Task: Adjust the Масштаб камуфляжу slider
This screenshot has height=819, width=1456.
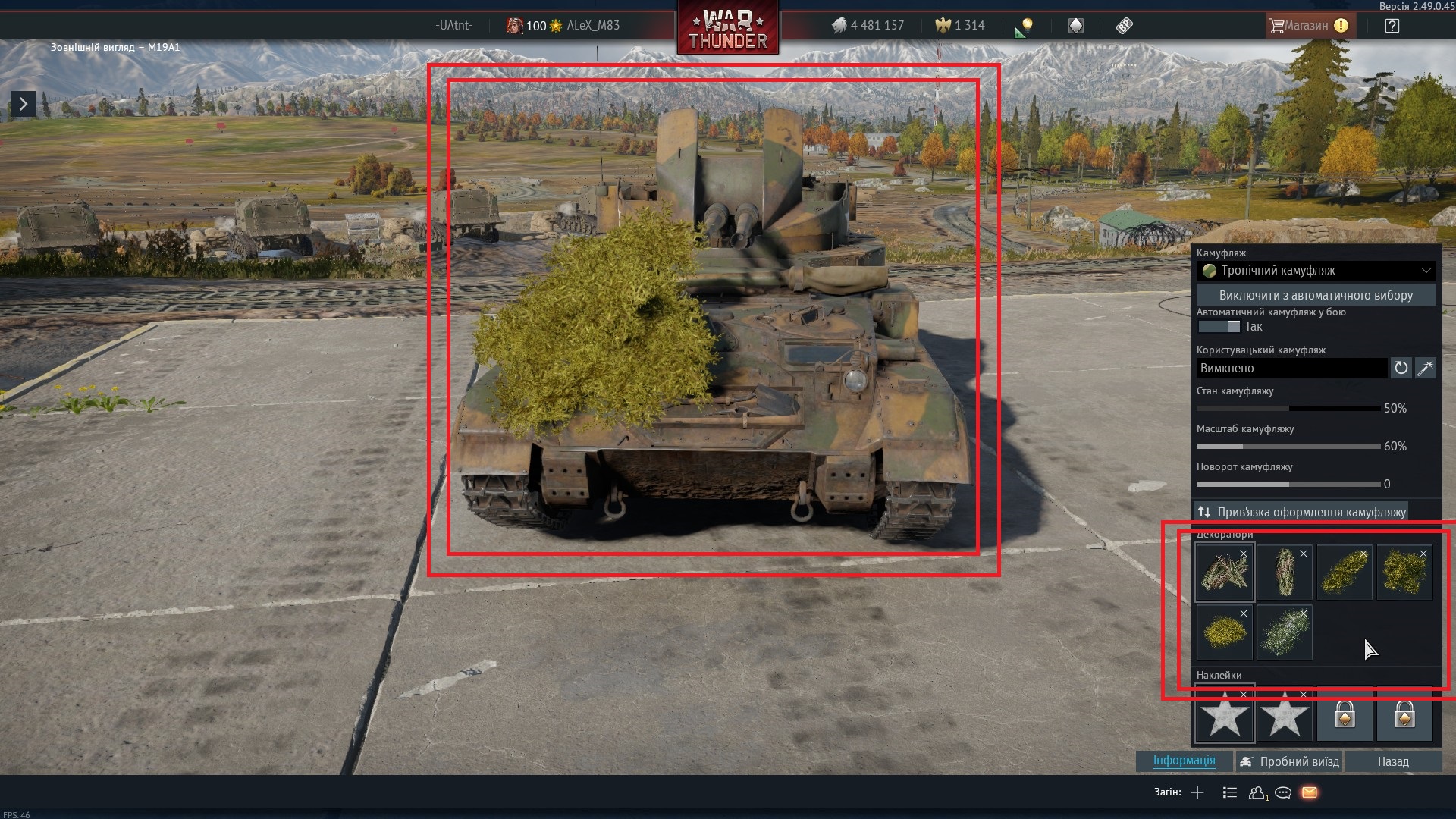Action: pos(1288,447)
